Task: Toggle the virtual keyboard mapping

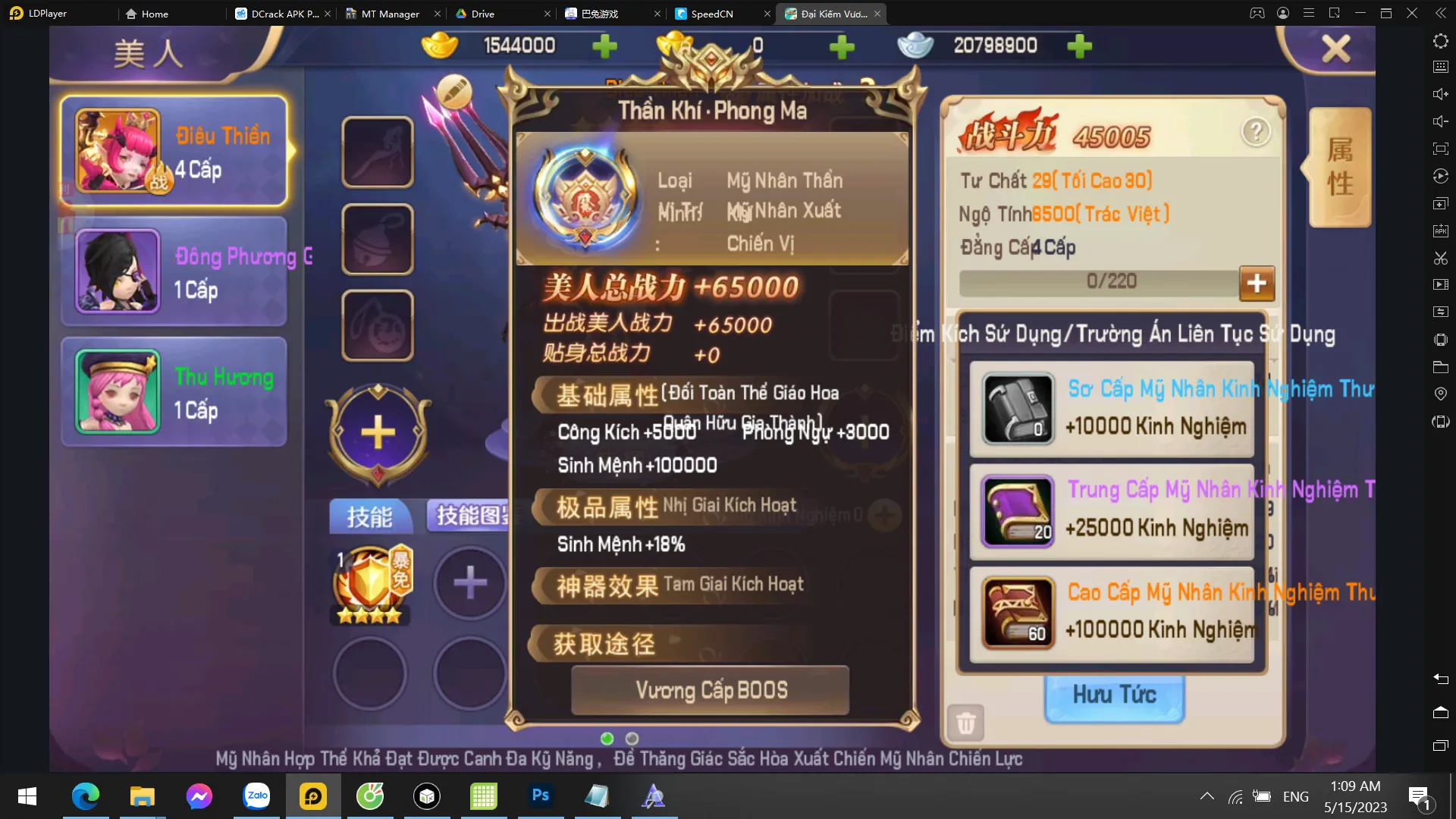Action: click(x=1440, y=67)
